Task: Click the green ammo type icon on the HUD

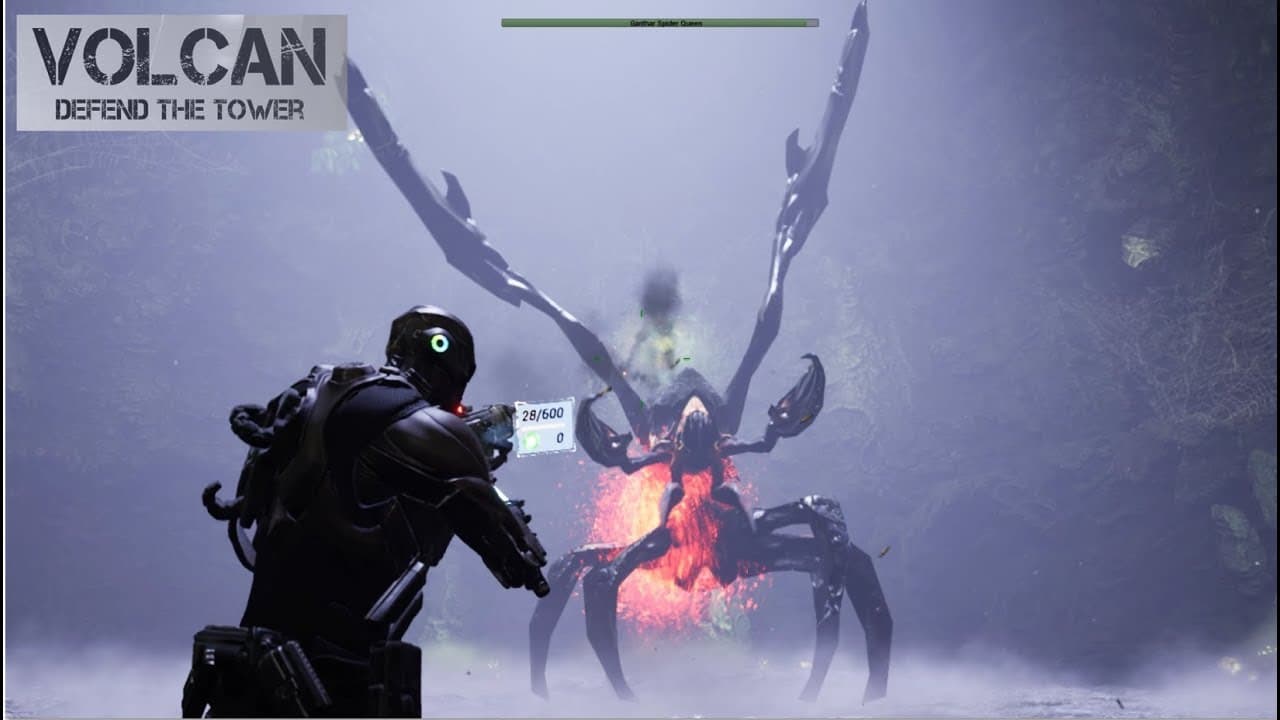Action: click(530, 440)
